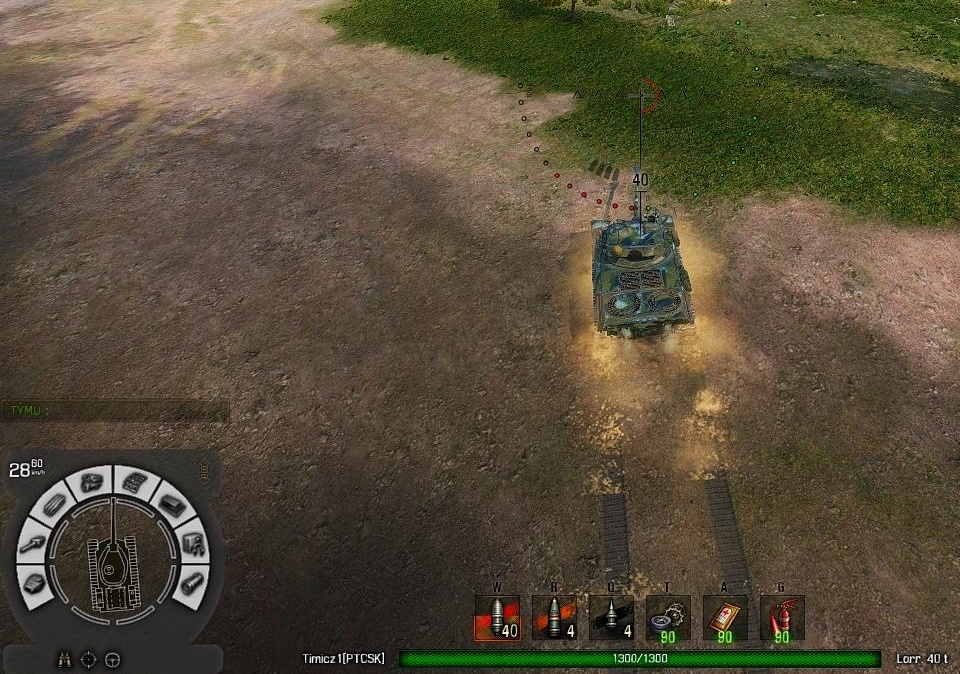Click the crosshair icon under the damage panel
The image size is (960, 674).
coord(89,659)
